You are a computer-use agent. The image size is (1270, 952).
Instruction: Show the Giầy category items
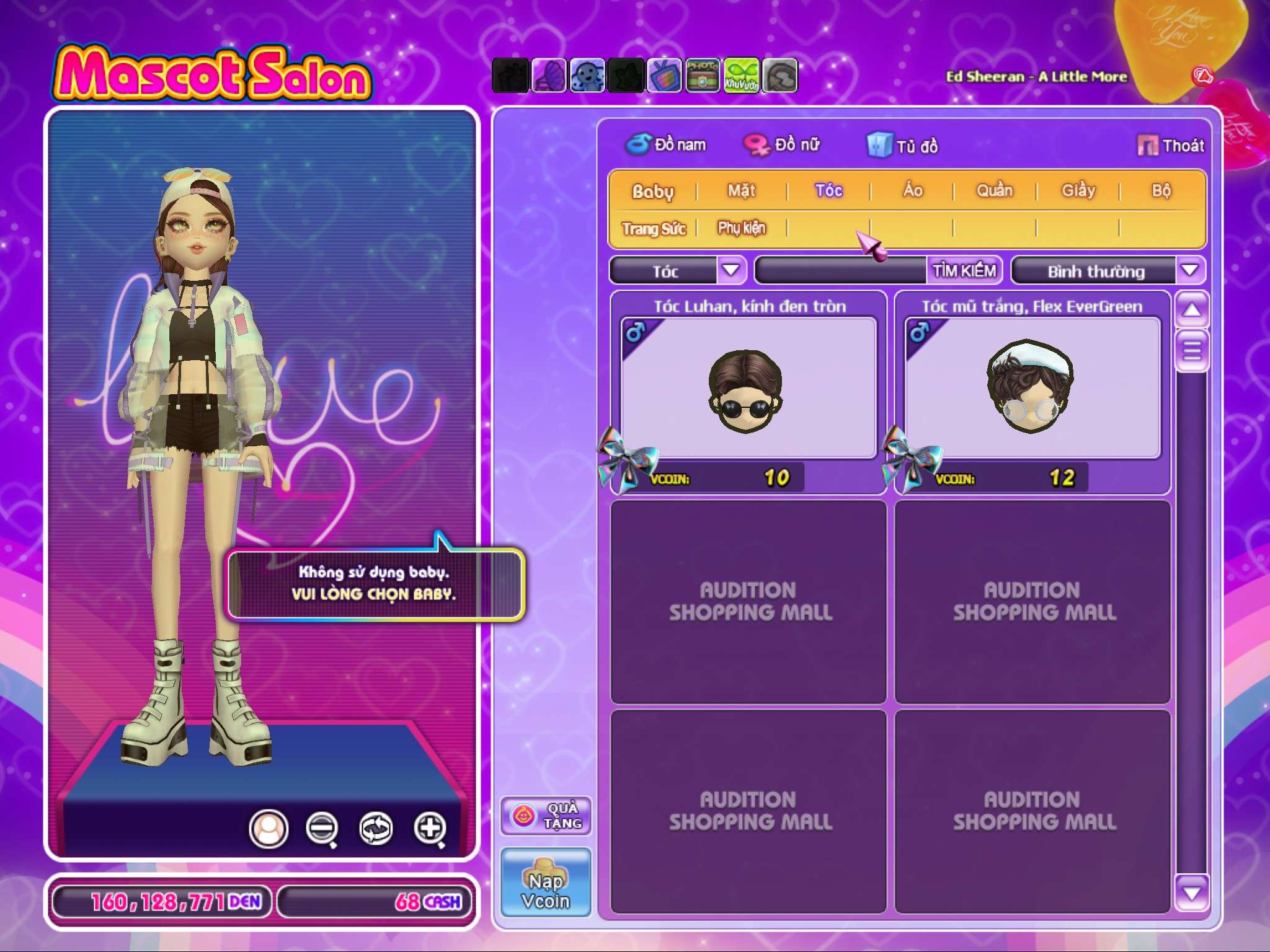(1078, 190)
